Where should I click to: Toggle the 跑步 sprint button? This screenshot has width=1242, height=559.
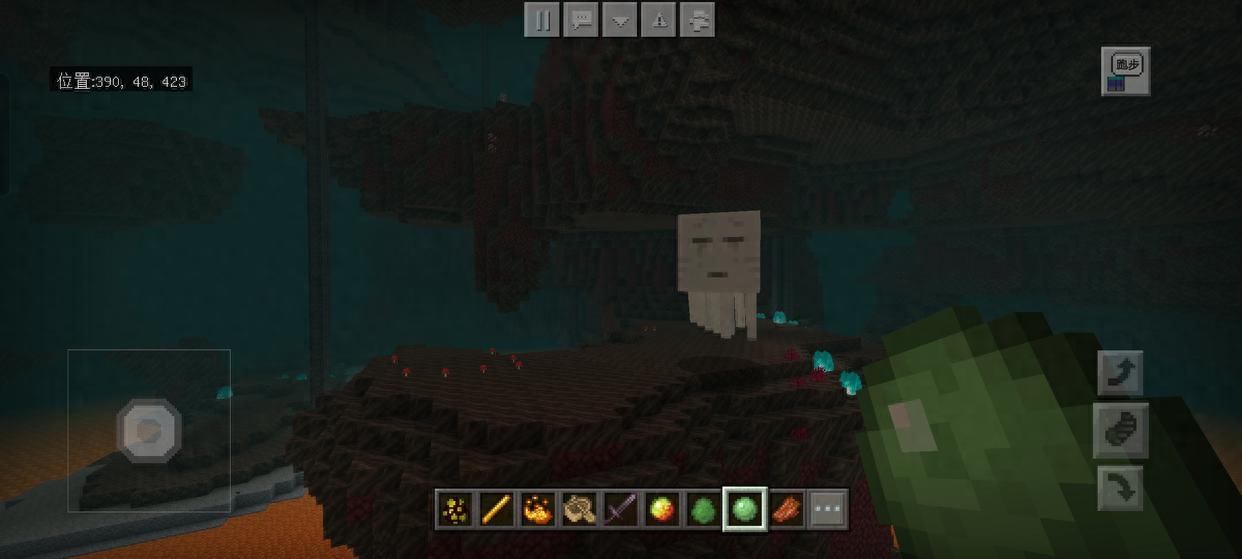1126,71
